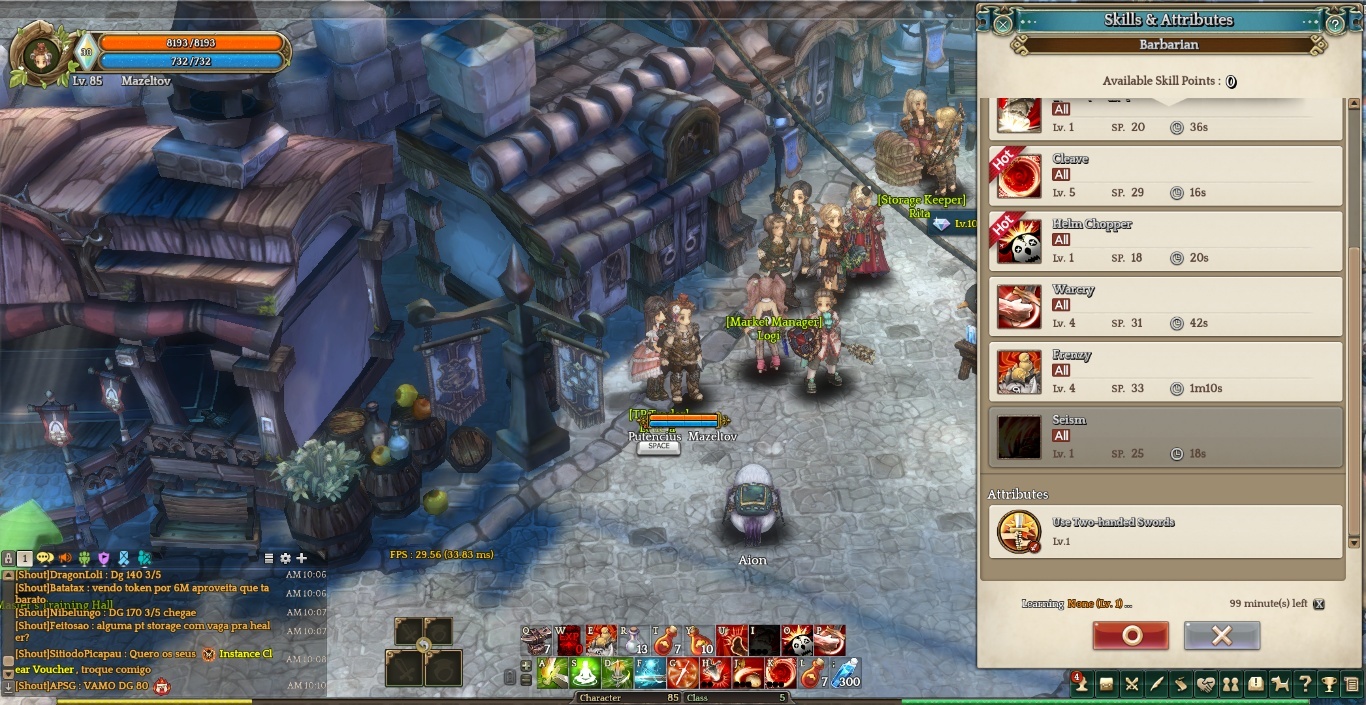Click the Use Two-handed Swords attribute
The width and height of the screenshot is (1366, 705).
pyautogui.click(x=1165, y=531)
